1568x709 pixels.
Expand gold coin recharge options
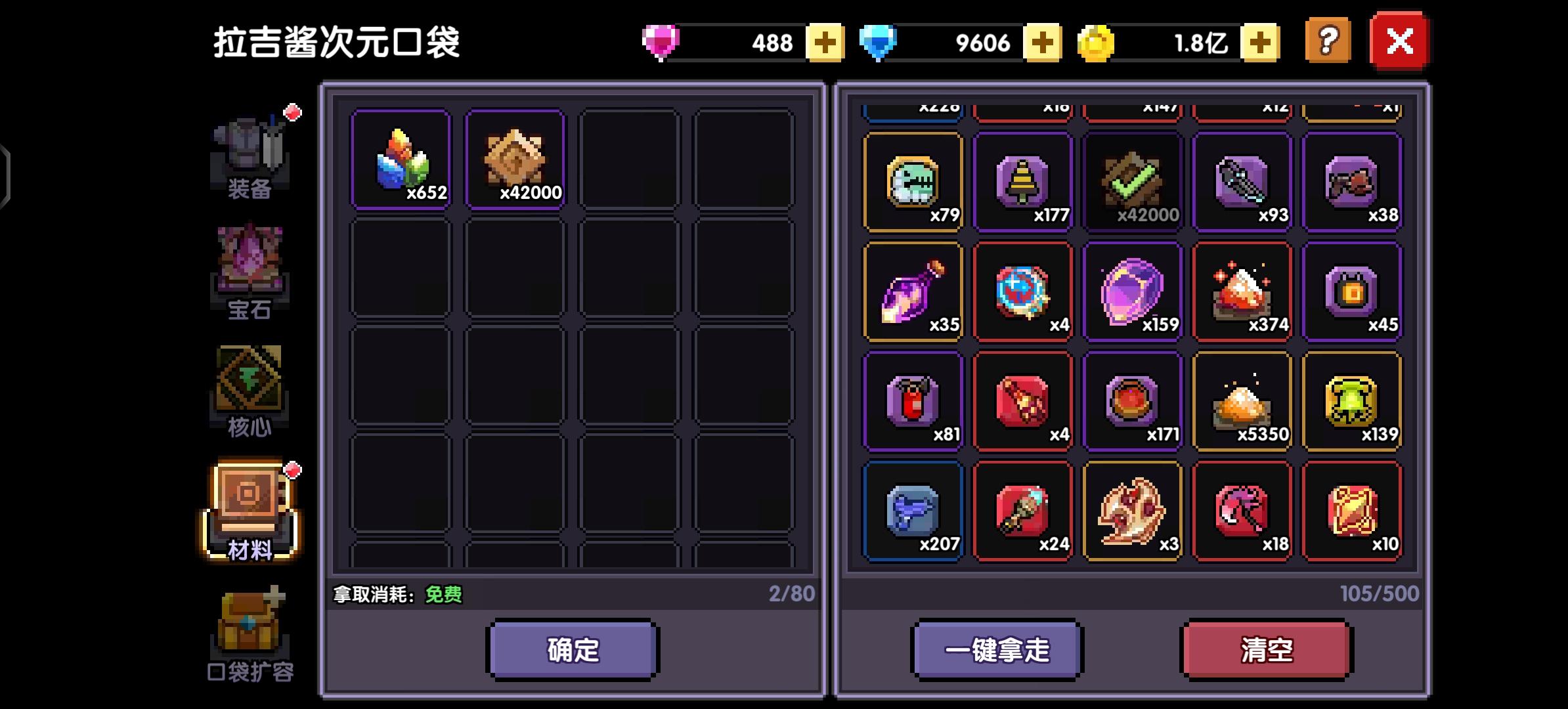click(1259, 42)
